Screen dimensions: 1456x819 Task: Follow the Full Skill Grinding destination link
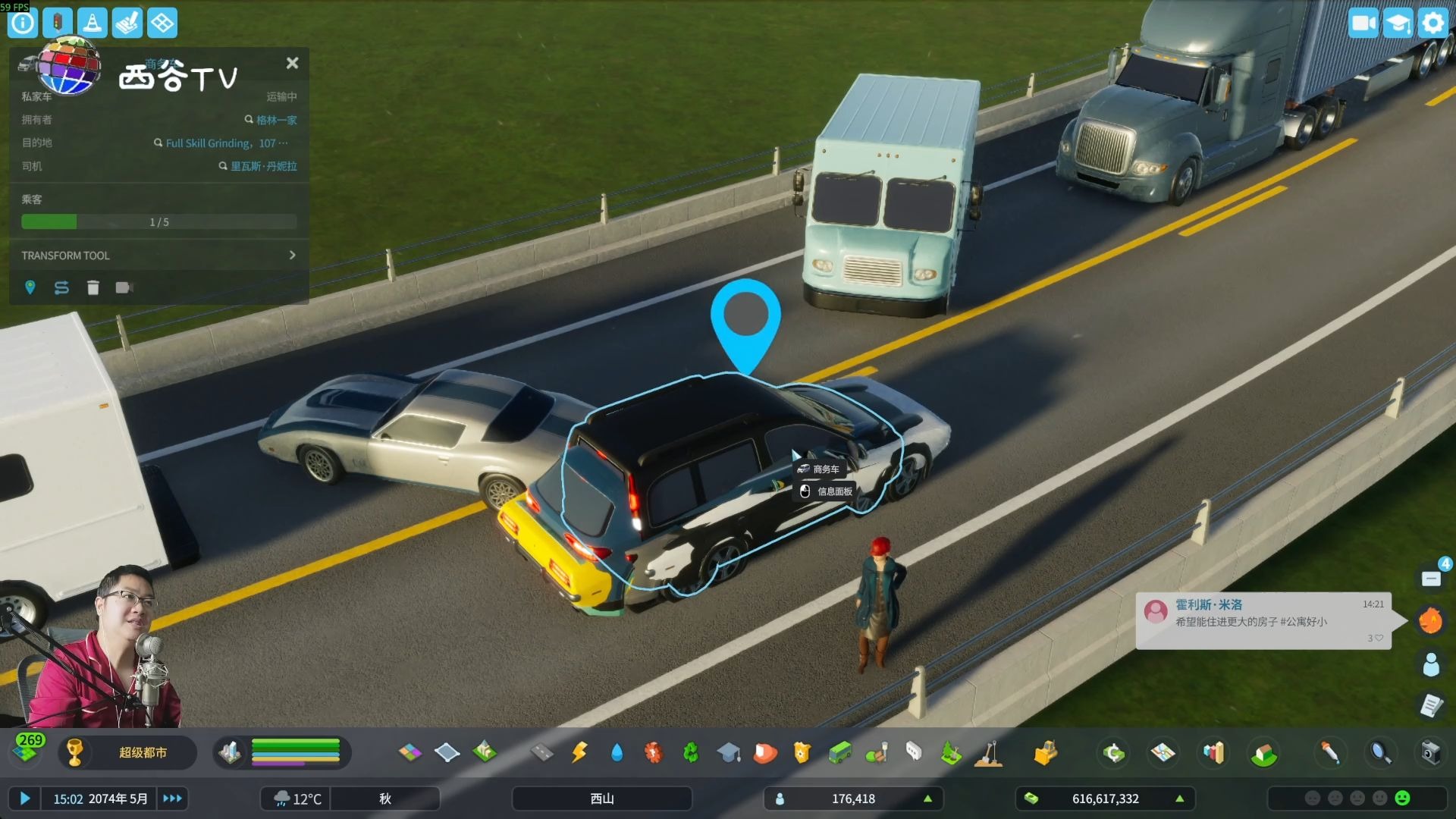pyautogui.click(x=220, y=143)
